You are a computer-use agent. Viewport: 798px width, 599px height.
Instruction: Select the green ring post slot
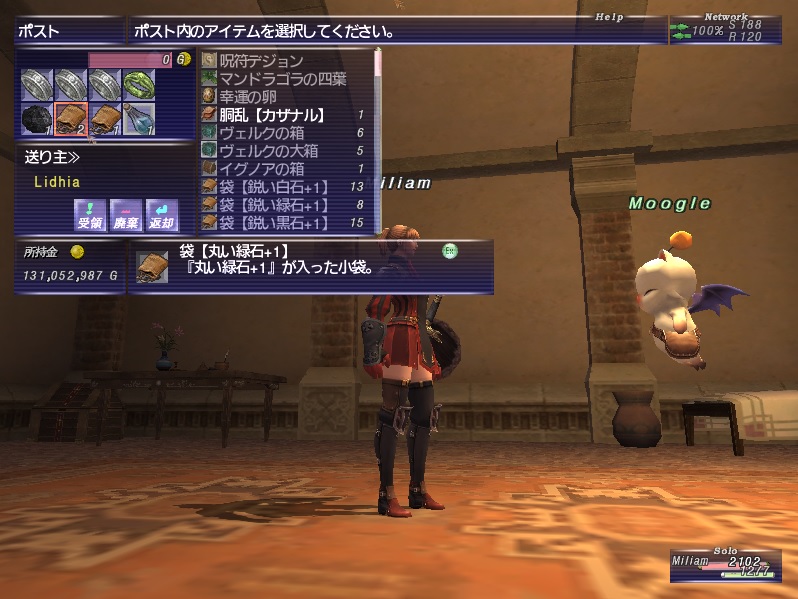(x=139, y=84)
